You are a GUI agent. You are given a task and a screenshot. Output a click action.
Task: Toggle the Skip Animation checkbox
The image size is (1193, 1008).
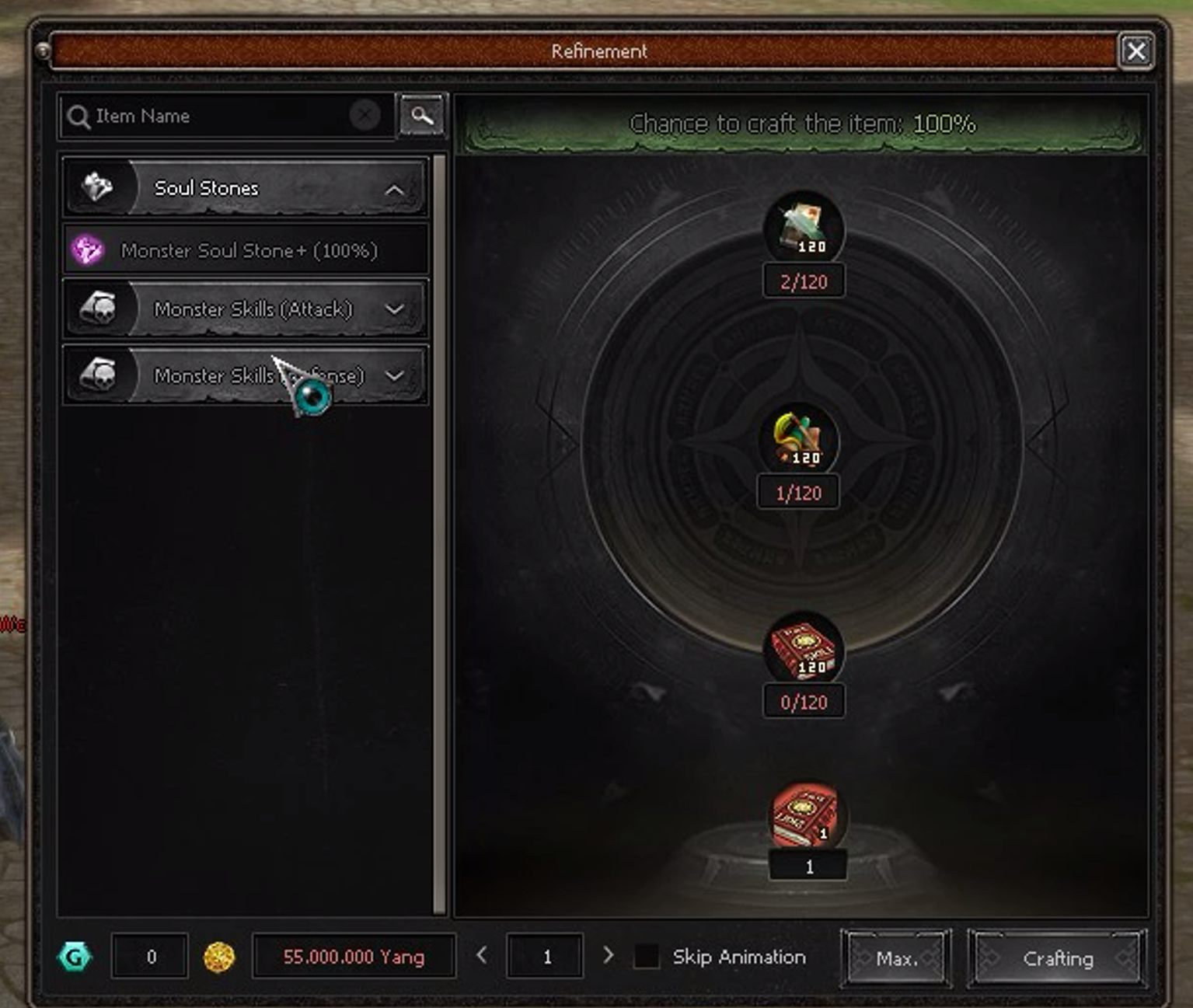(647, 957)
